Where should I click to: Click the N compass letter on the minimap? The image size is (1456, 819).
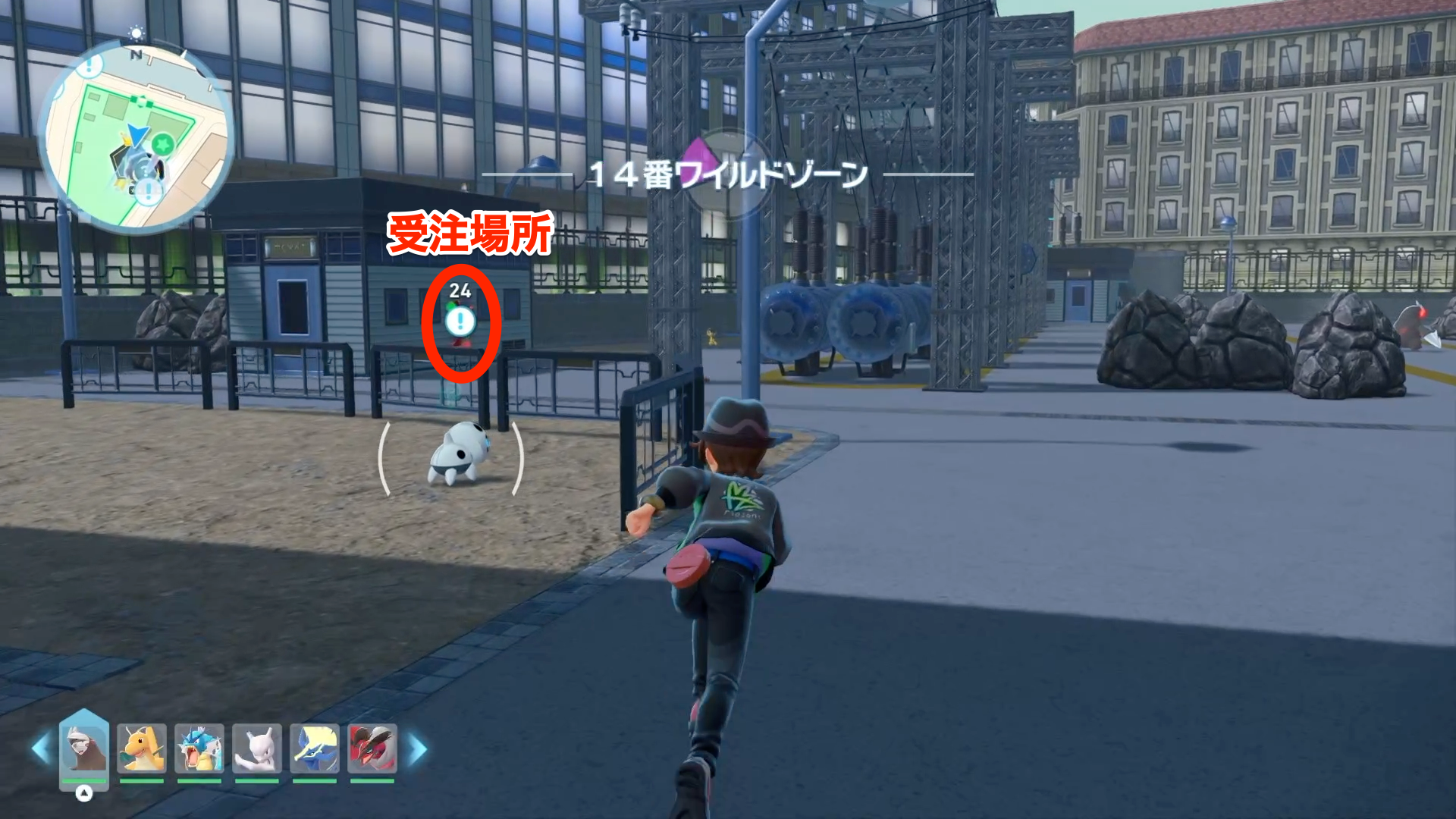[136, 55]
